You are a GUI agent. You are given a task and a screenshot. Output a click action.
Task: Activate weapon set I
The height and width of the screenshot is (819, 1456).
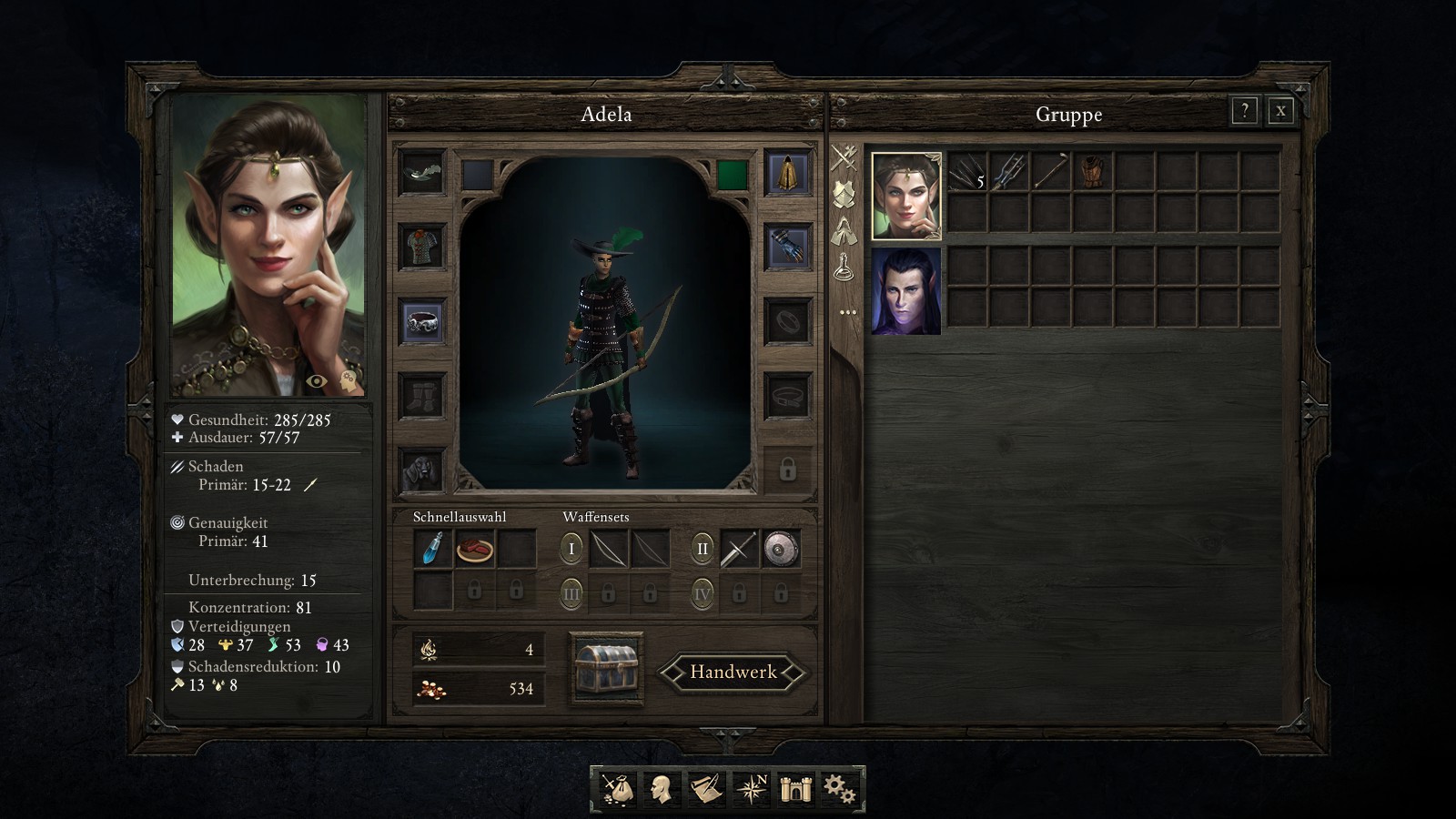pos(571,549)
